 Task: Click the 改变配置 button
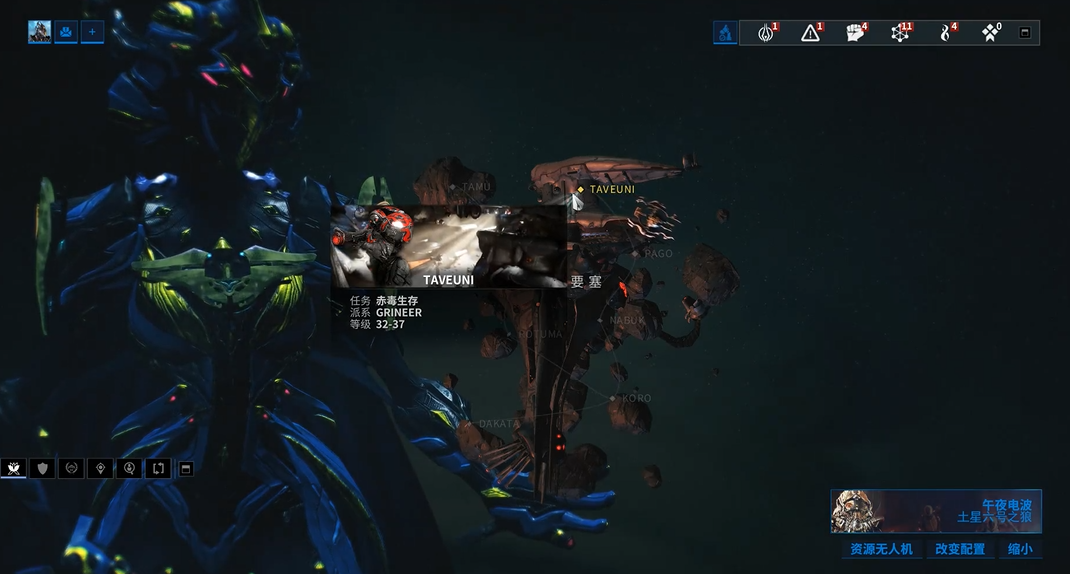[x=960, y=549]
